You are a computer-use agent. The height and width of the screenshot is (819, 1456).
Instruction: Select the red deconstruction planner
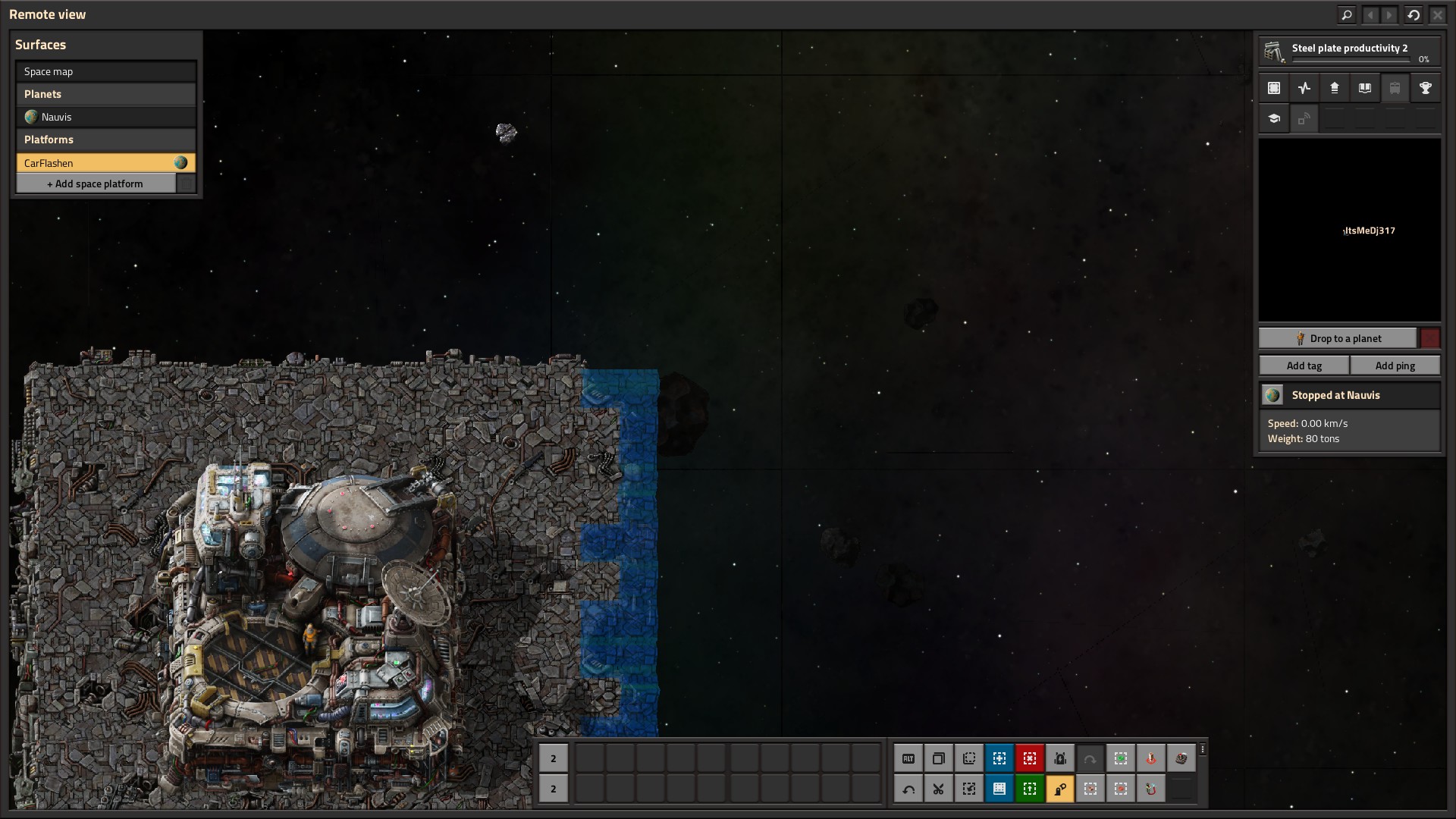click(x=1030, y=758)
